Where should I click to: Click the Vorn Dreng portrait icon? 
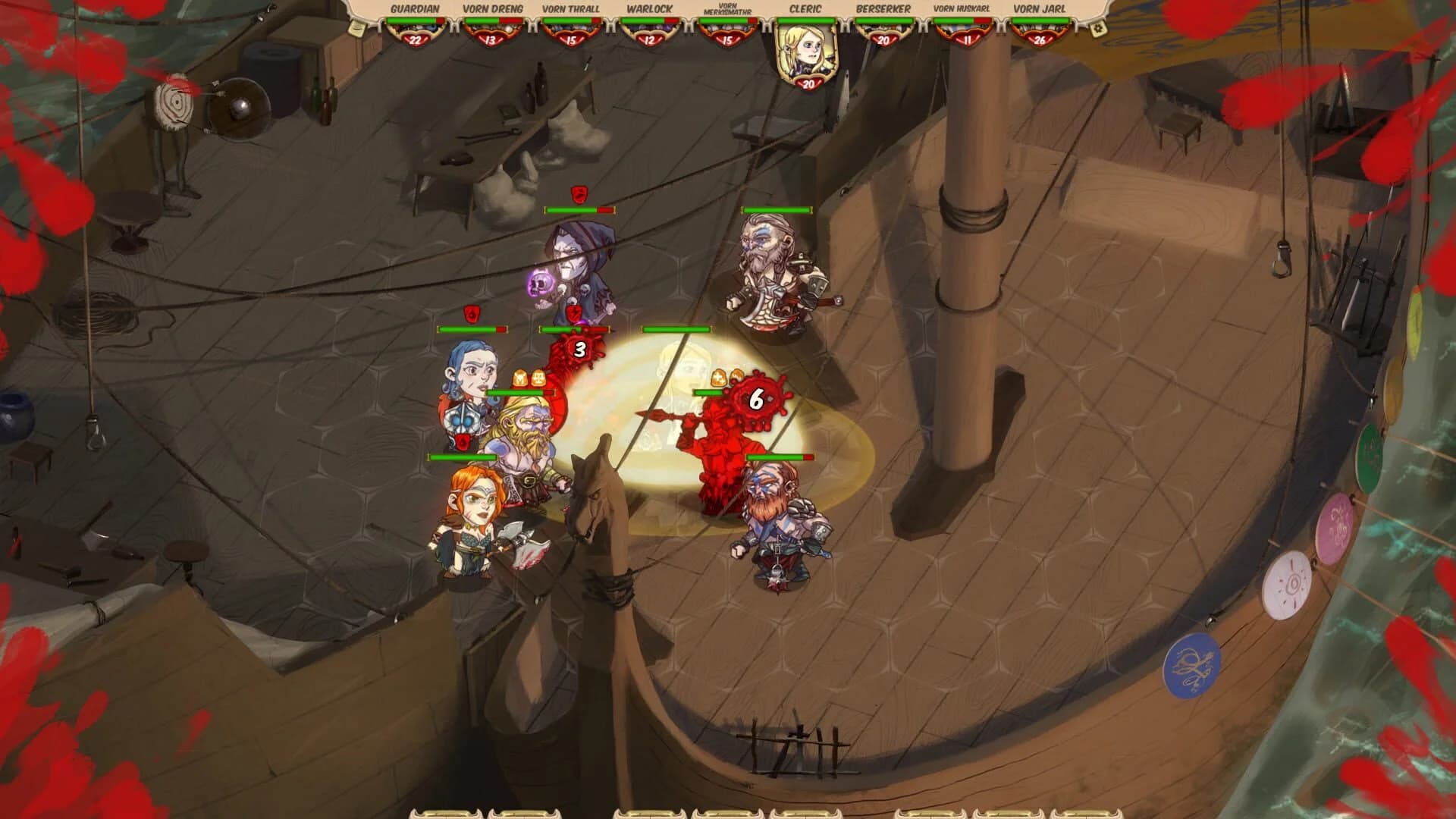(491, 30)
